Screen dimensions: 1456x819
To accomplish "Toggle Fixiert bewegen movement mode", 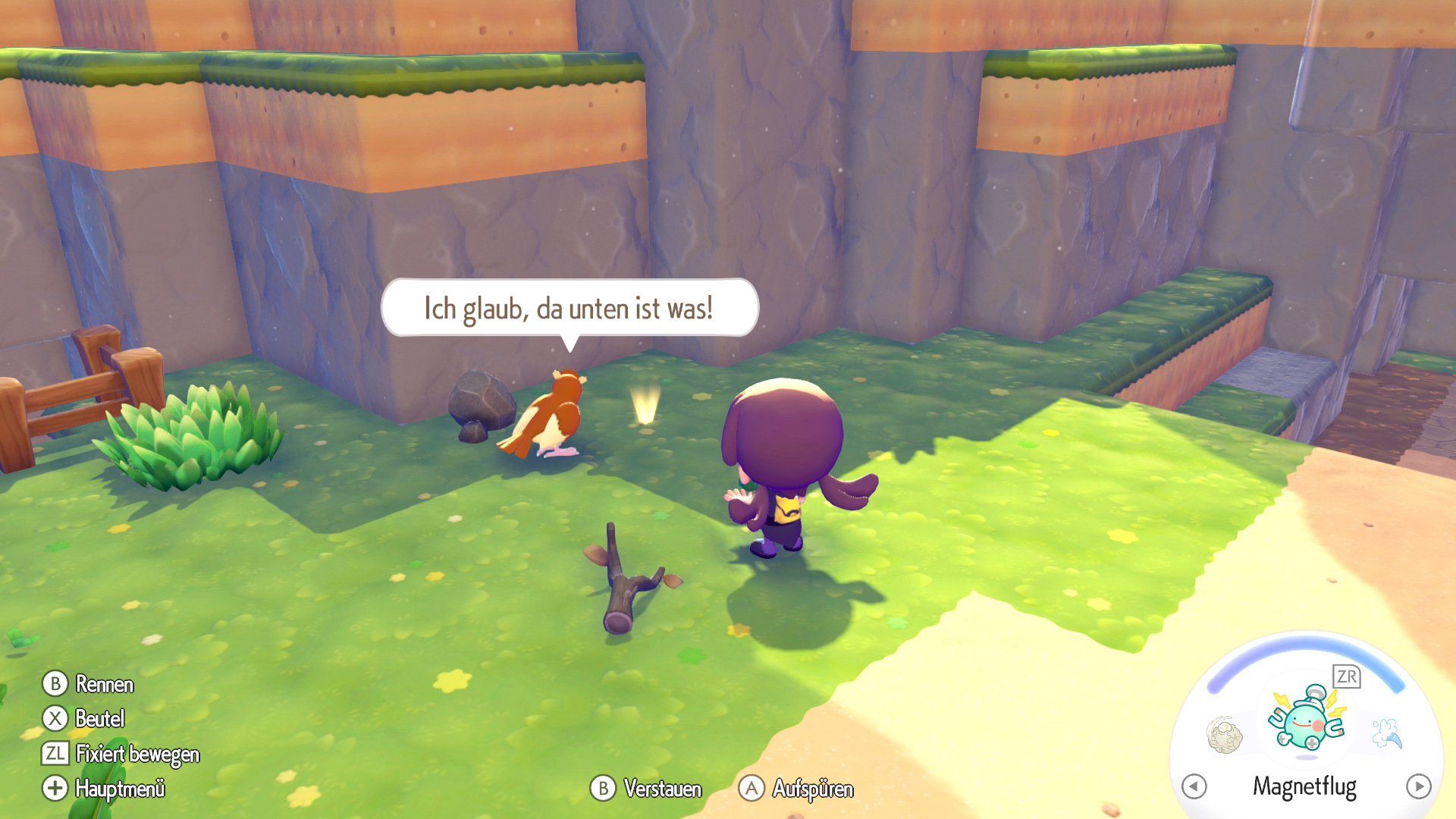I will [136, 755].
